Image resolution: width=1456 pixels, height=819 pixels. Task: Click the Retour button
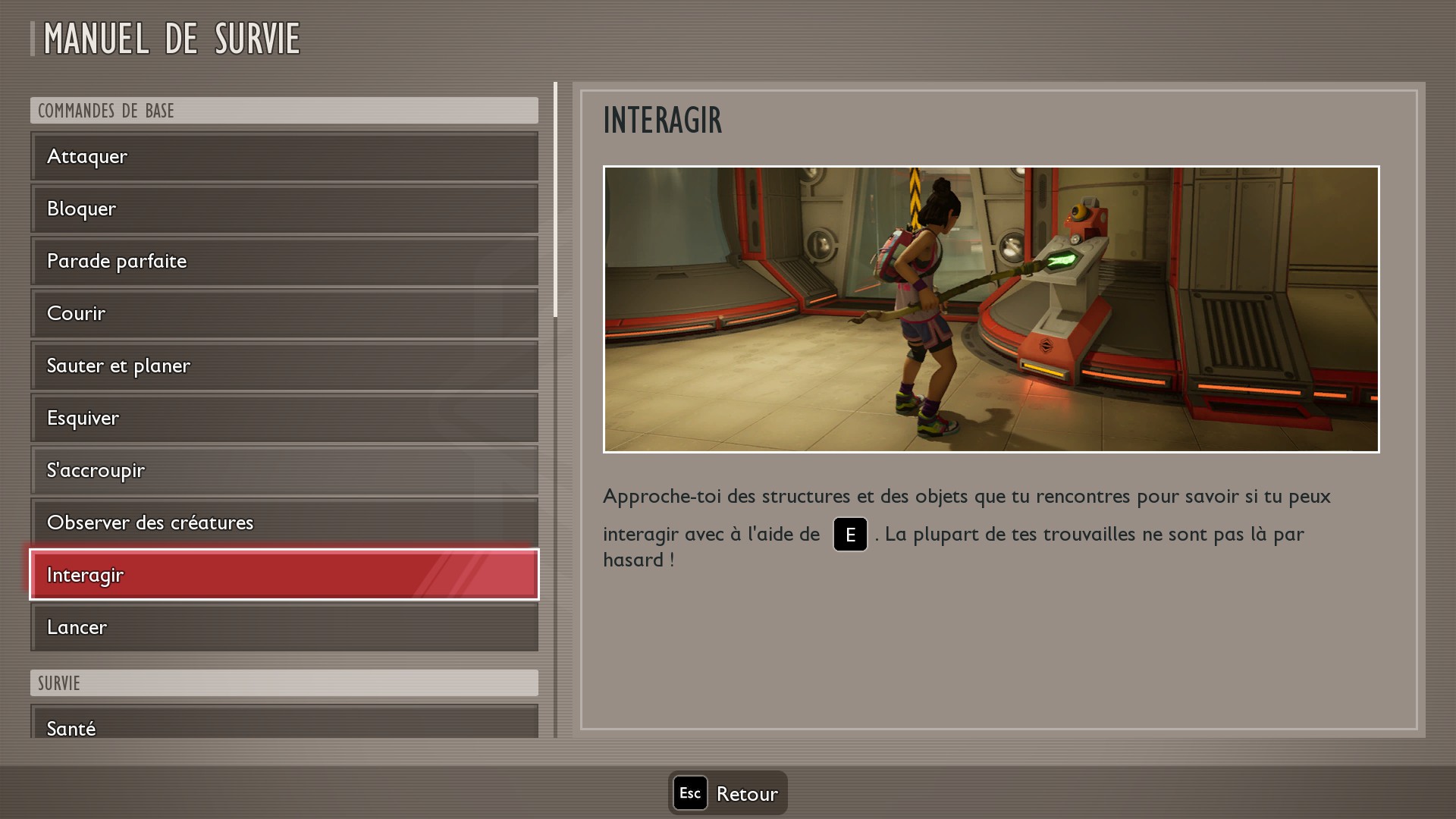pyautogui.click(x=728, y=793)
